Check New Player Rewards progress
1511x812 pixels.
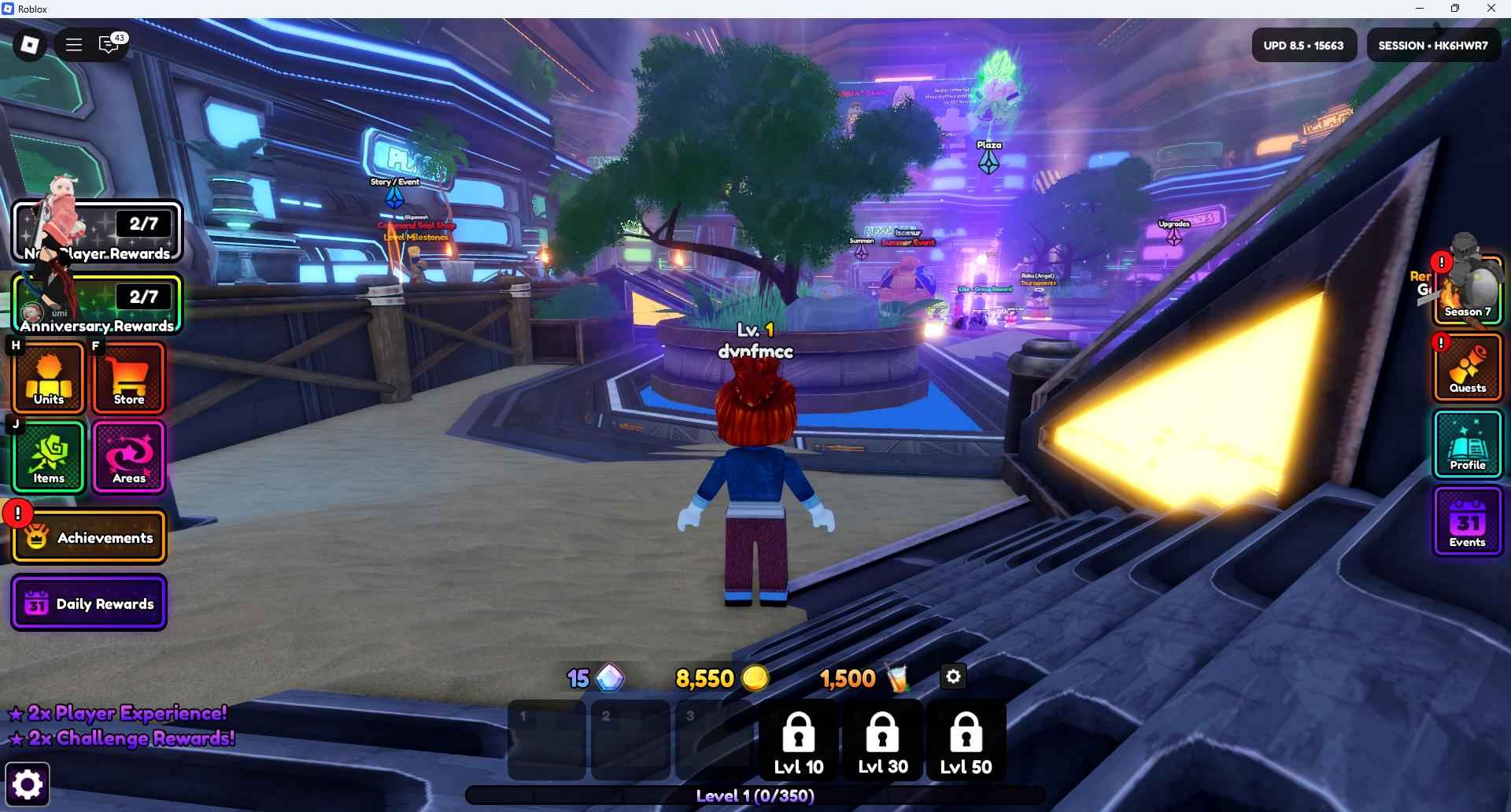(x=98, y=231)
